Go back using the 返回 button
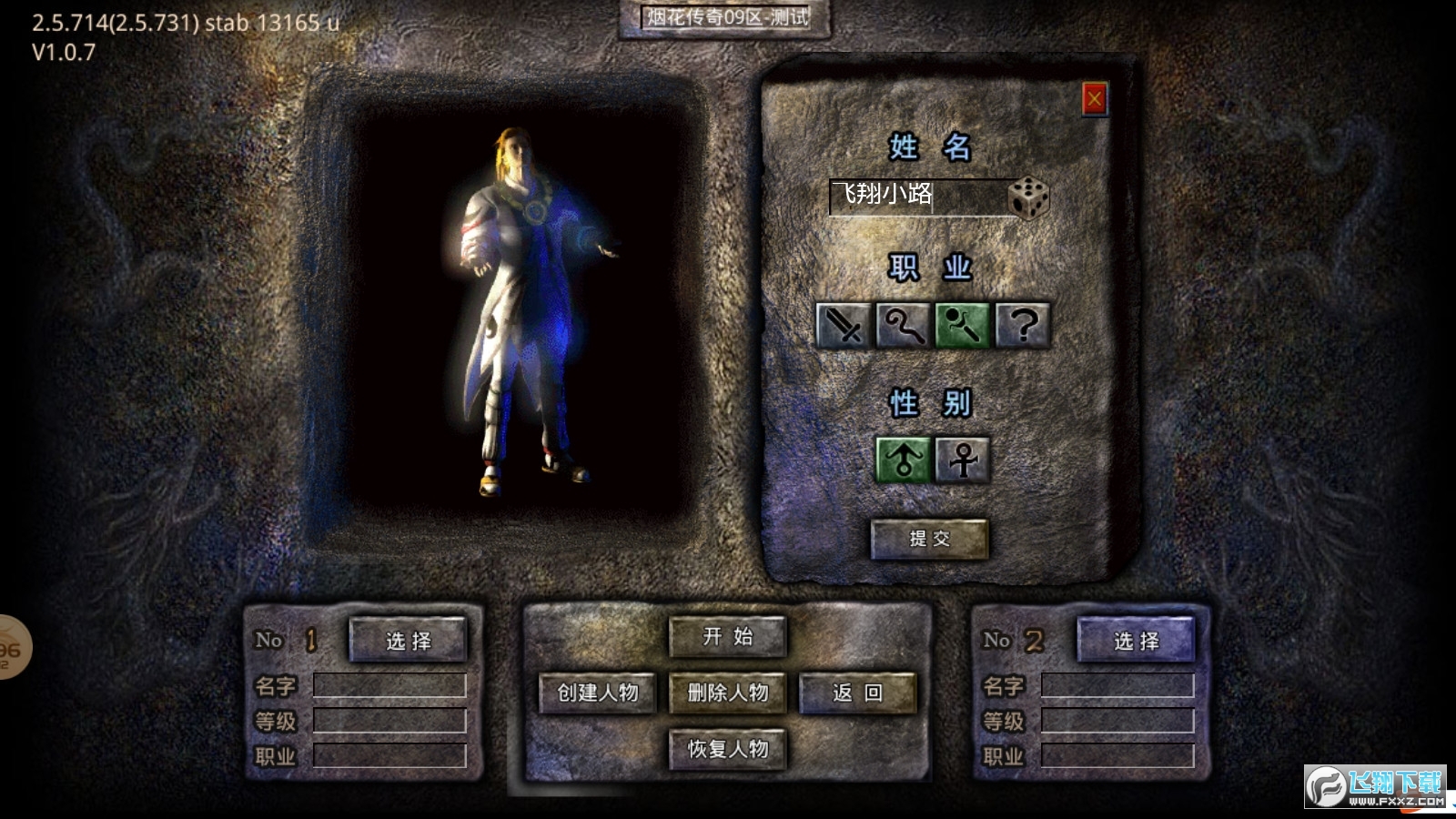The height and width of the screenshot is (819, 1456). pyautogui.click(x=857, y=693)
